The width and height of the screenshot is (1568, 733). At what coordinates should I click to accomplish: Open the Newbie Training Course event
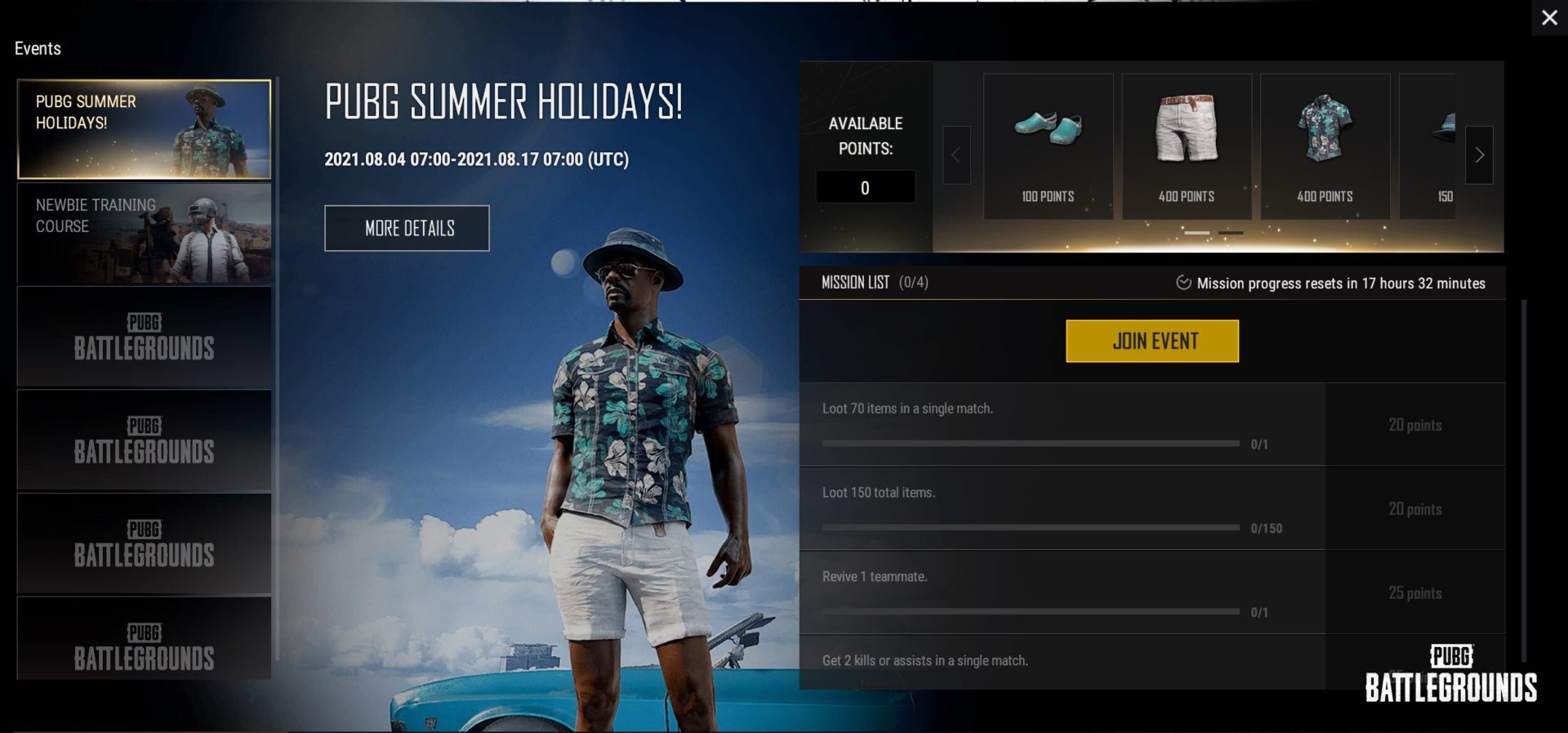click(x=144, y=235)
